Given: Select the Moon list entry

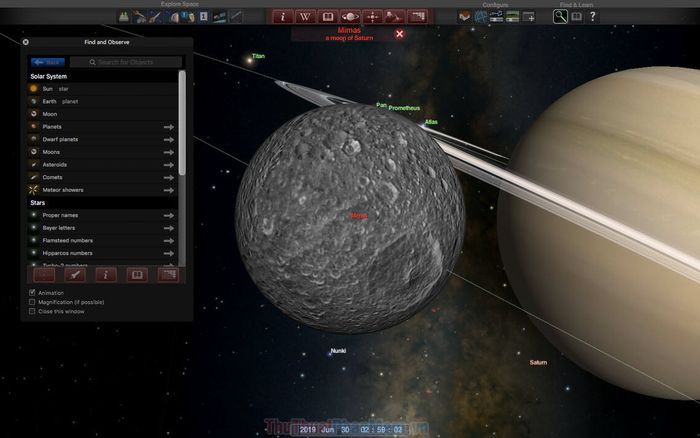Looking at the screenshot, I should tap(49, 115).
